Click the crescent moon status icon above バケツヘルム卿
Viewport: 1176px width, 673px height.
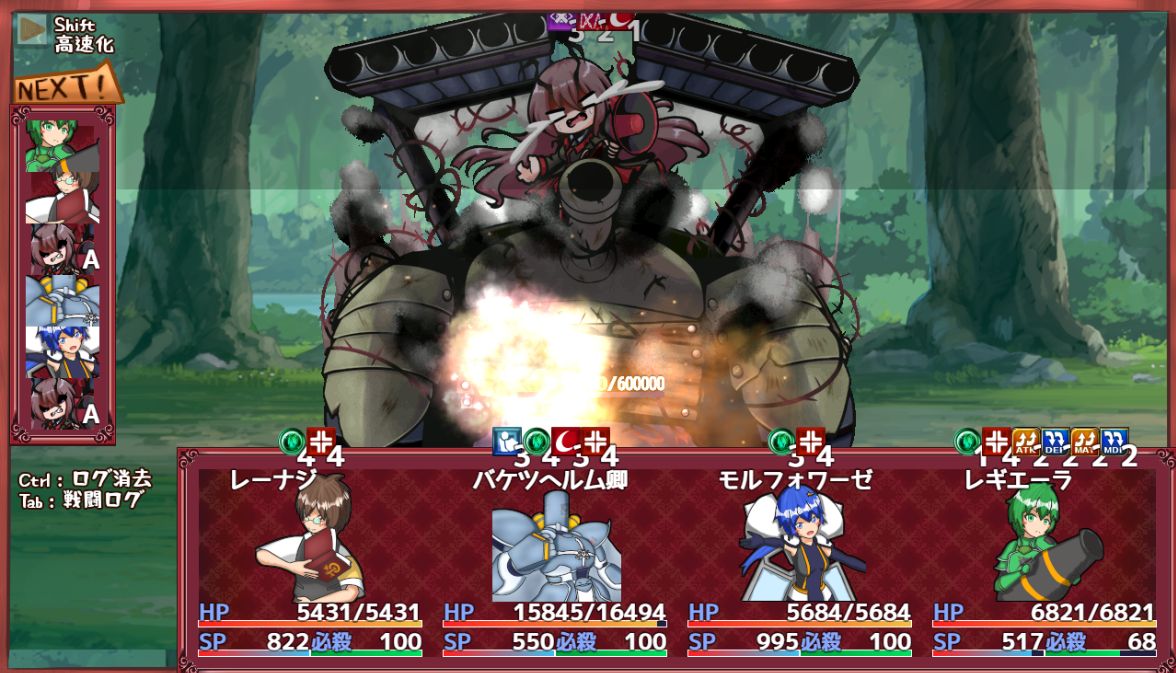(x=566, y=441)
